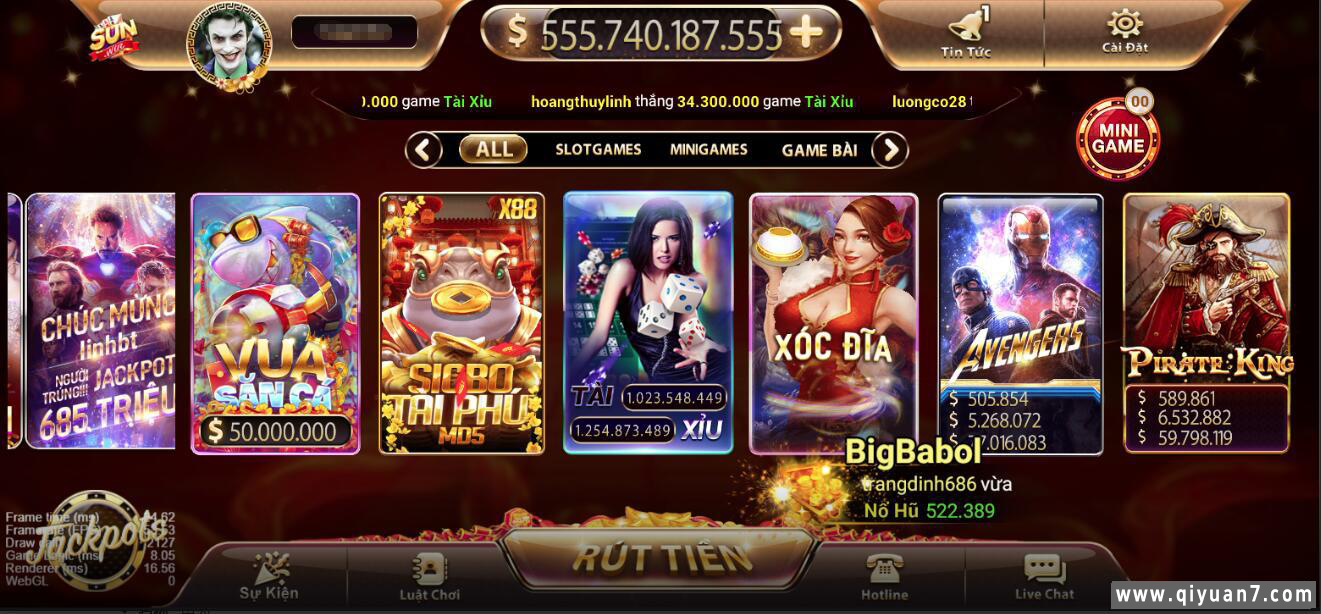Screen dimensions: 1321x614
Task: Switch to the SLOTGAMES tab
Action: point(598,150)
